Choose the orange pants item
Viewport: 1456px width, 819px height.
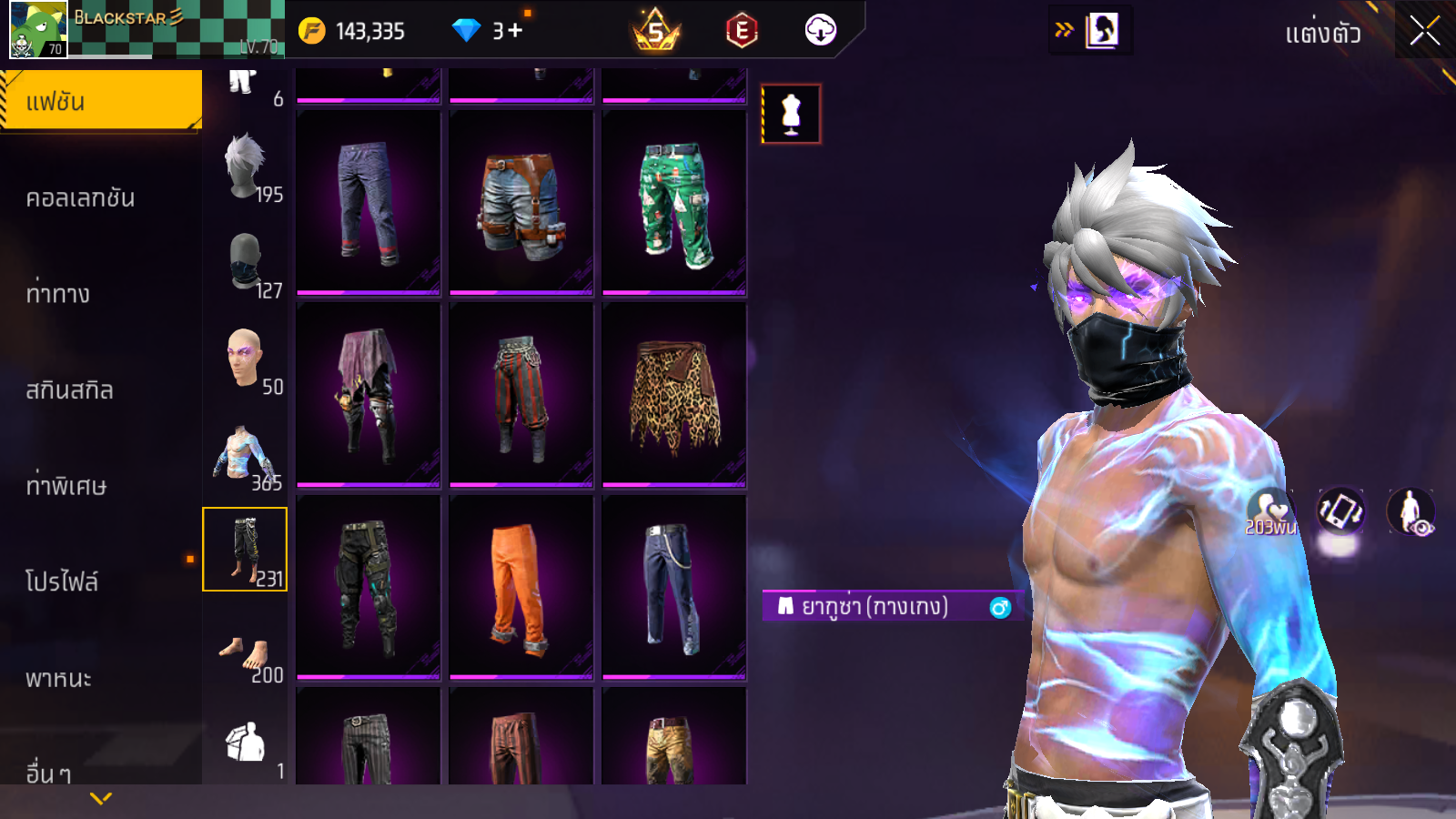pos(521,587)
